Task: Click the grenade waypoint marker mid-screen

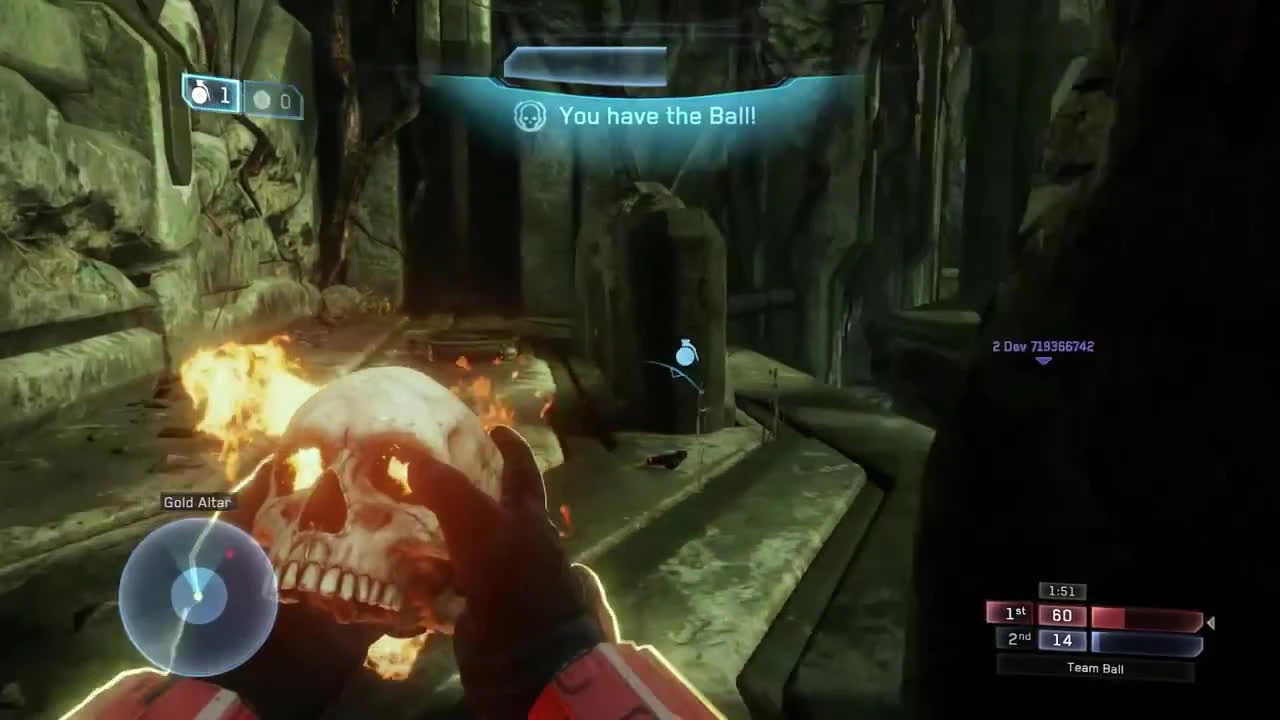Action: click(x=685, y=355)
